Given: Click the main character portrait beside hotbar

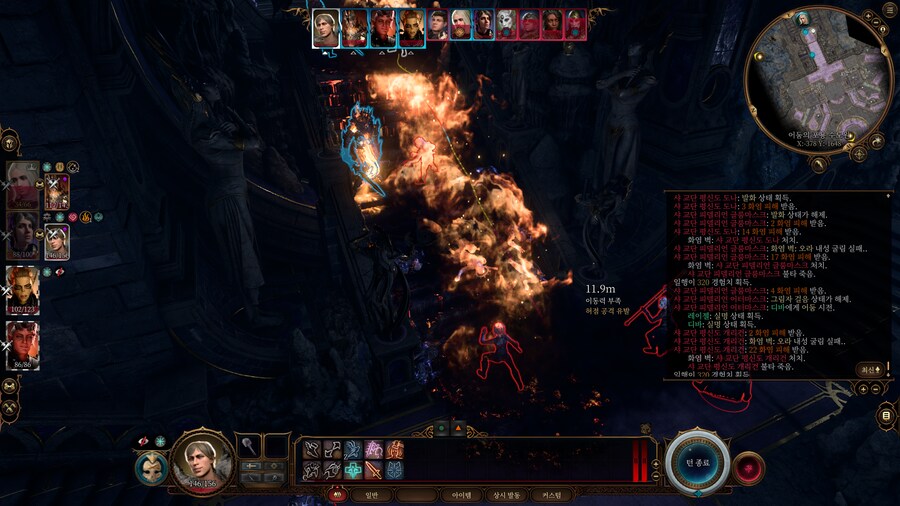Looking at the screenshot, I should 203,462.
